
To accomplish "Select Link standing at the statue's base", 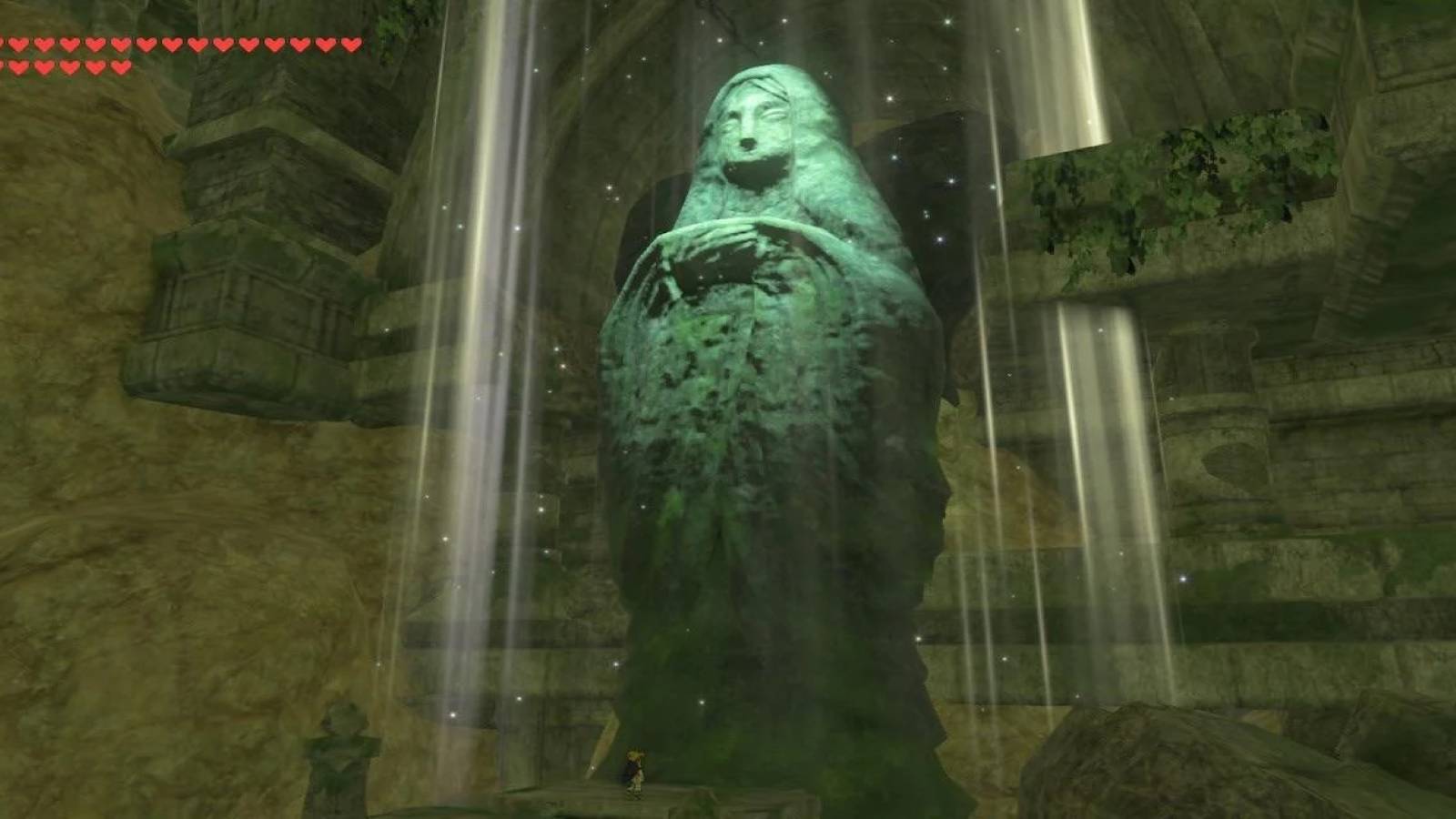I will (634, 770).
